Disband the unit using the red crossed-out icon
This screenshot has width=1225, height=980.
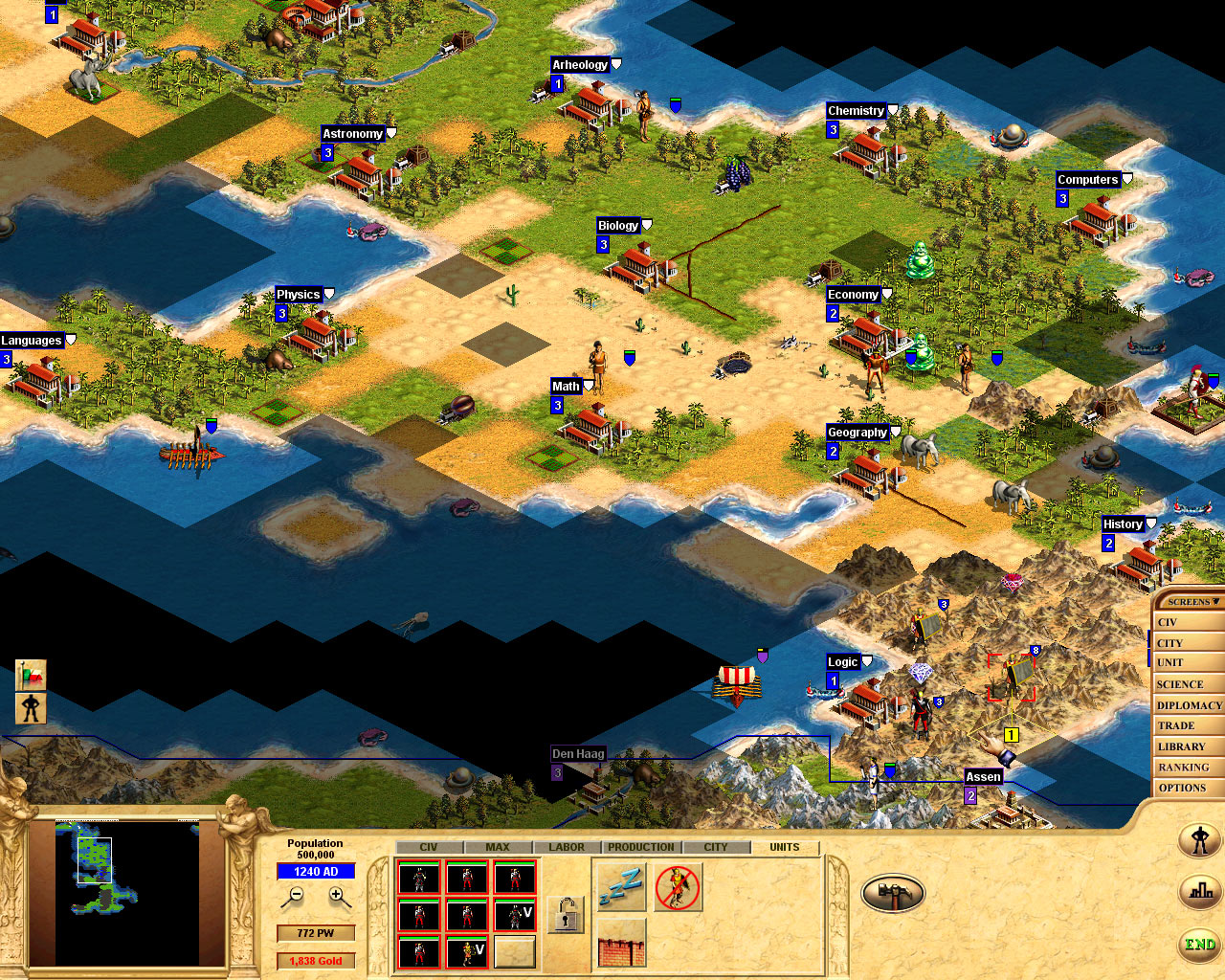pos(678,885)
